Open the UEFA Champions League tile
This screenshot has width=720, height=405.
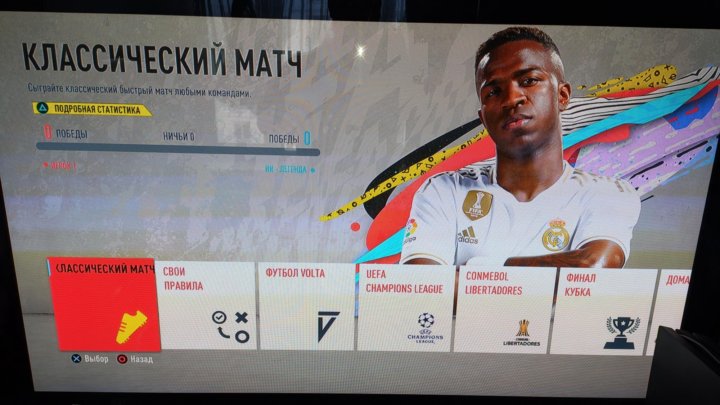pos(406,309)
